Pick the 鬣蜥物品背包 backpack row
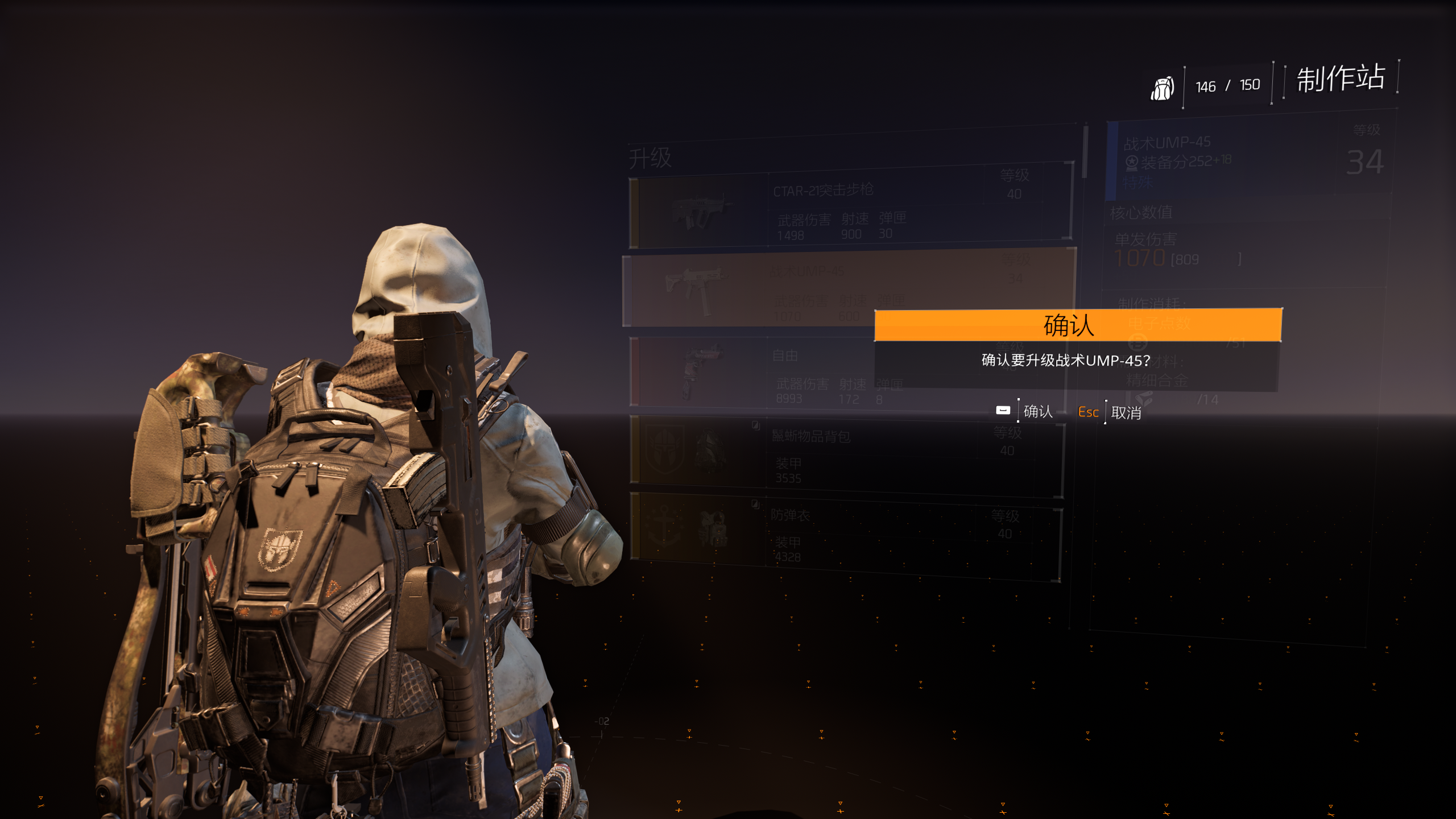Image resolution: width=1456 pixels, height=819 pixels. [x=846, y=455]
